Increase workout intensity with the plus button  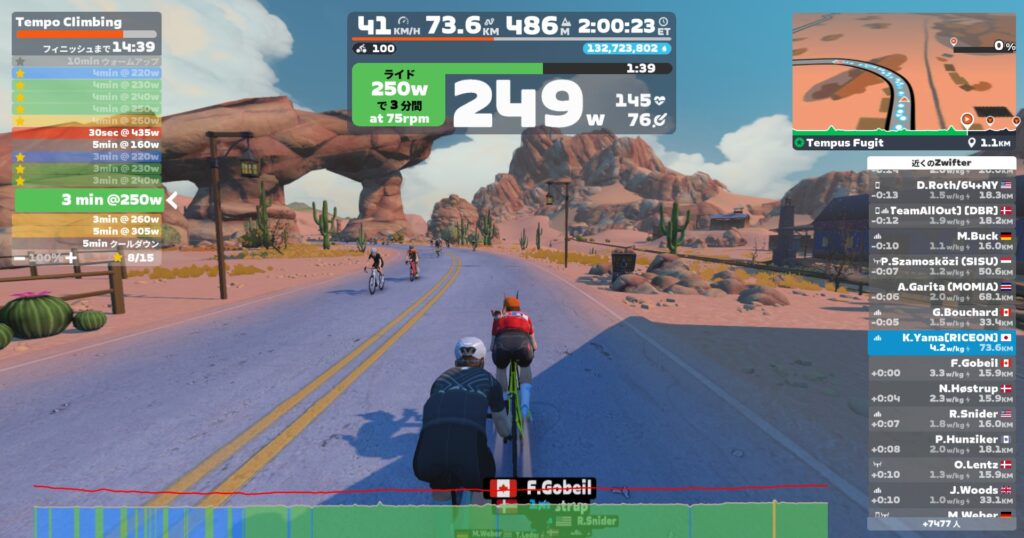tap(71, 257)
